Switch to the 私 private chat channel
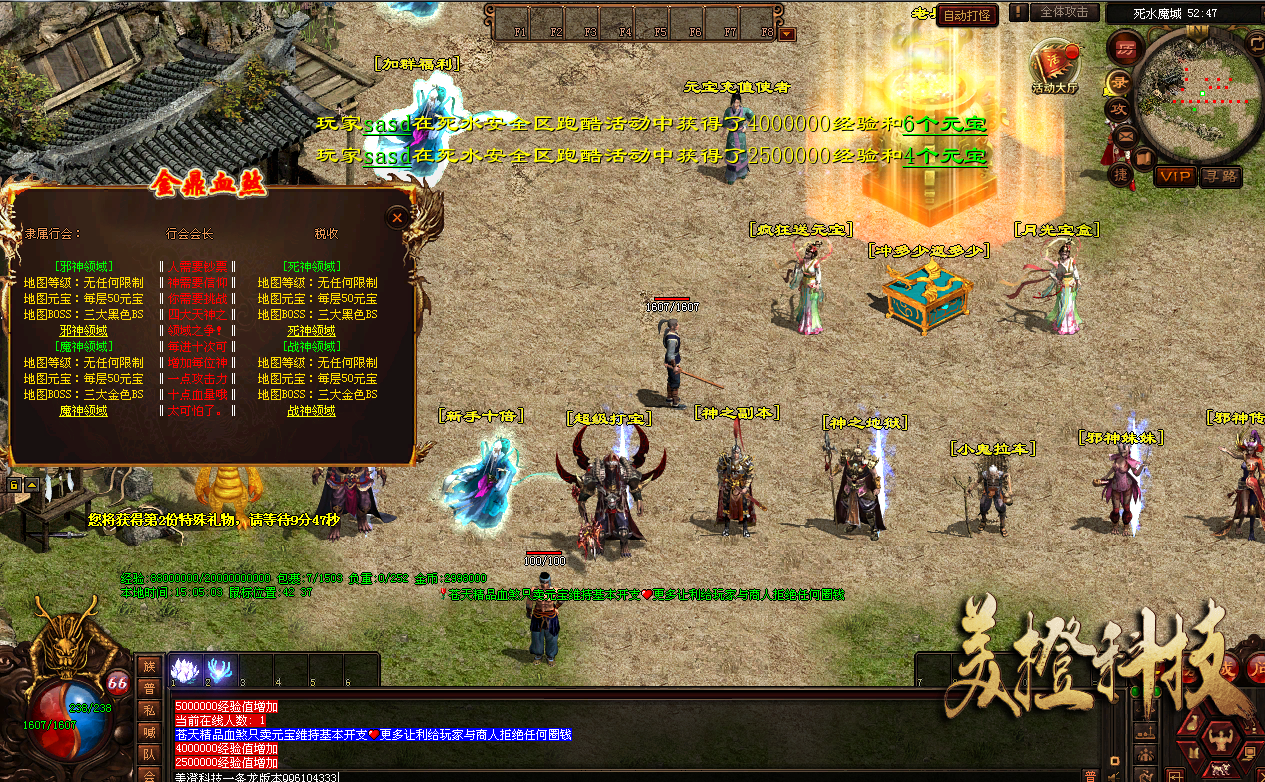The image size is (1265, 782). tap(148, 709)
